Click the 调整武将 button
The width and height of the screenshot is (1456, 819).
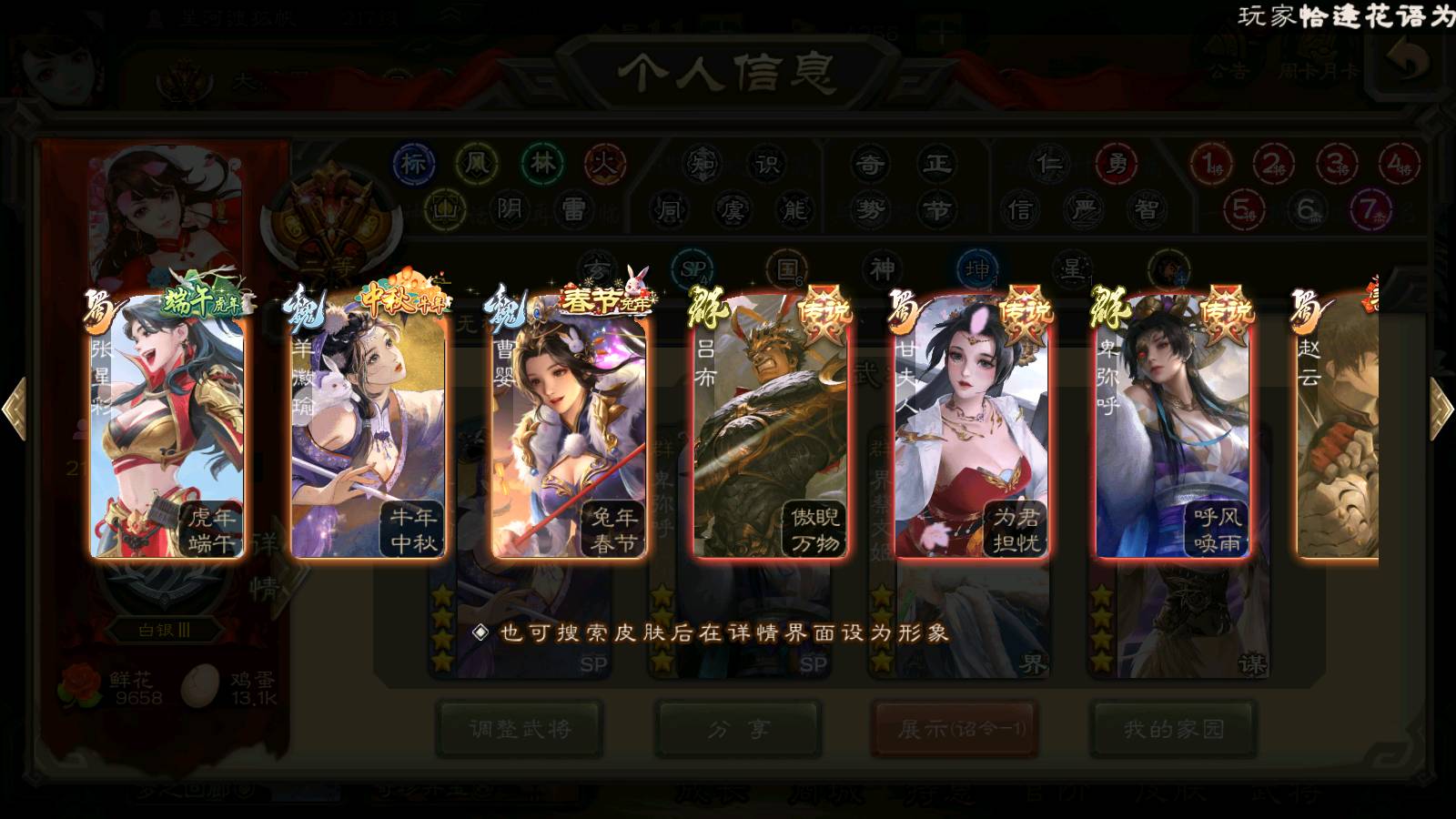click(520, 729)
